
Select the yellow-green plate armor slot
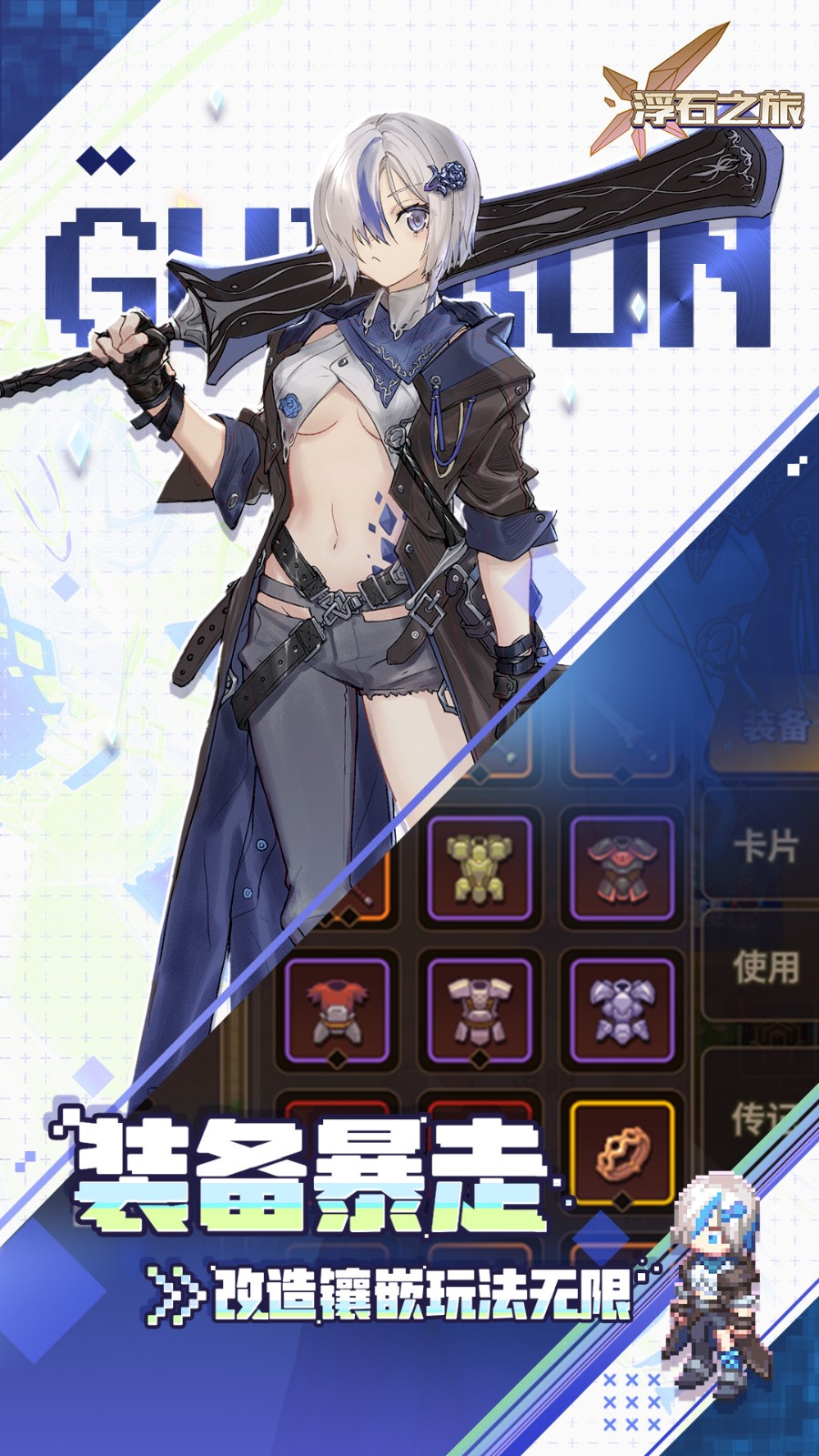(479, 871)
